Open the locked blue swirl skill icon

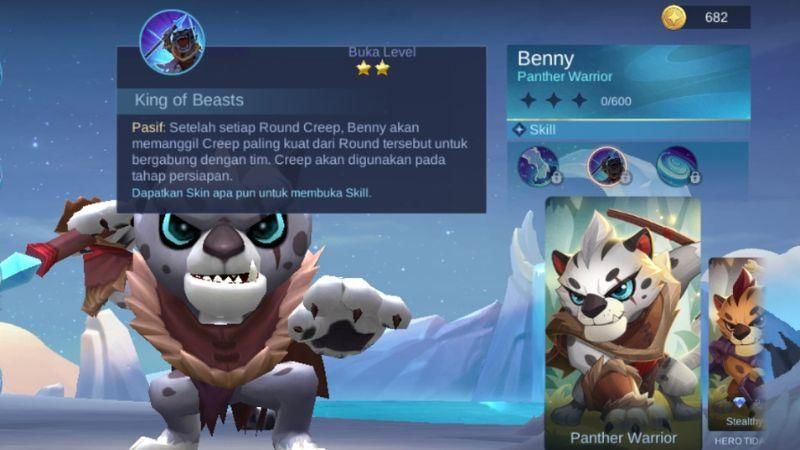[x=677, y=166]
